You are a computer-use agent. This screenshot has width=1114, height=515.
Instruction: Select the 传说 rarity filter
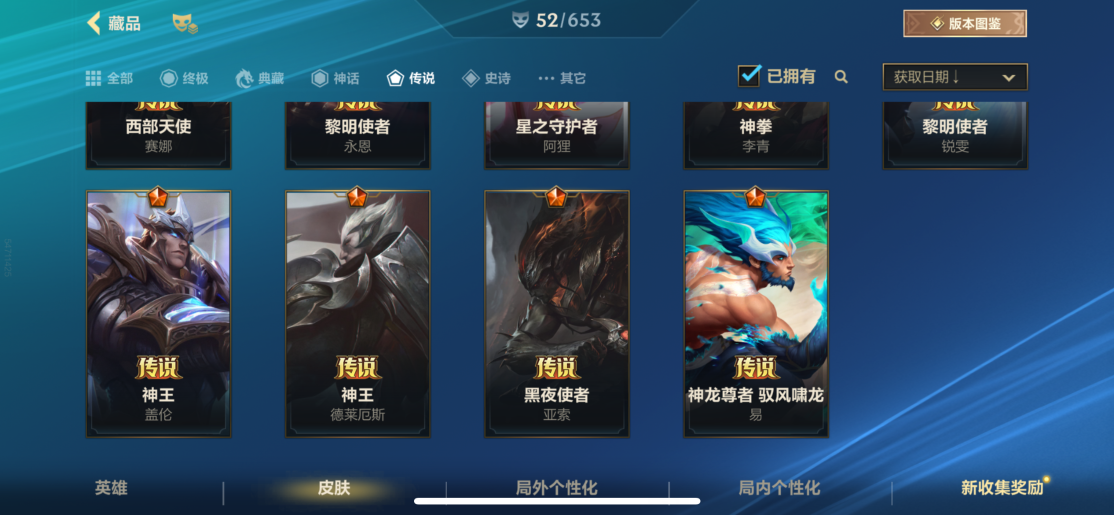click(x=411, y=78)
